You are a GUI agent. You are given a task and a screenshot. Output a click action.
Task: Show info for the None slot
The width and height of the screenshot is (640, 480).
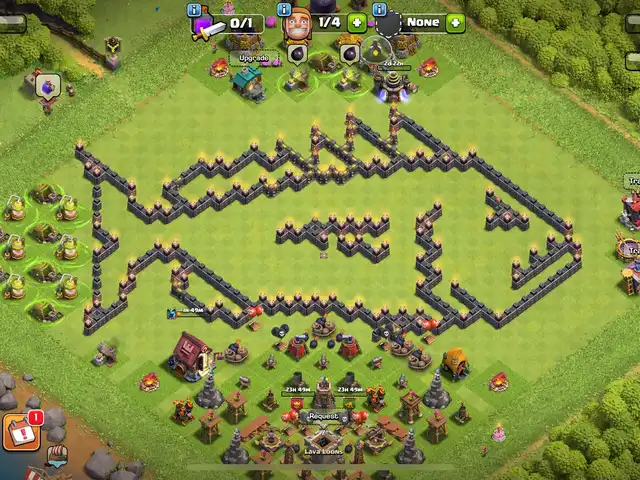click(380, 9)
